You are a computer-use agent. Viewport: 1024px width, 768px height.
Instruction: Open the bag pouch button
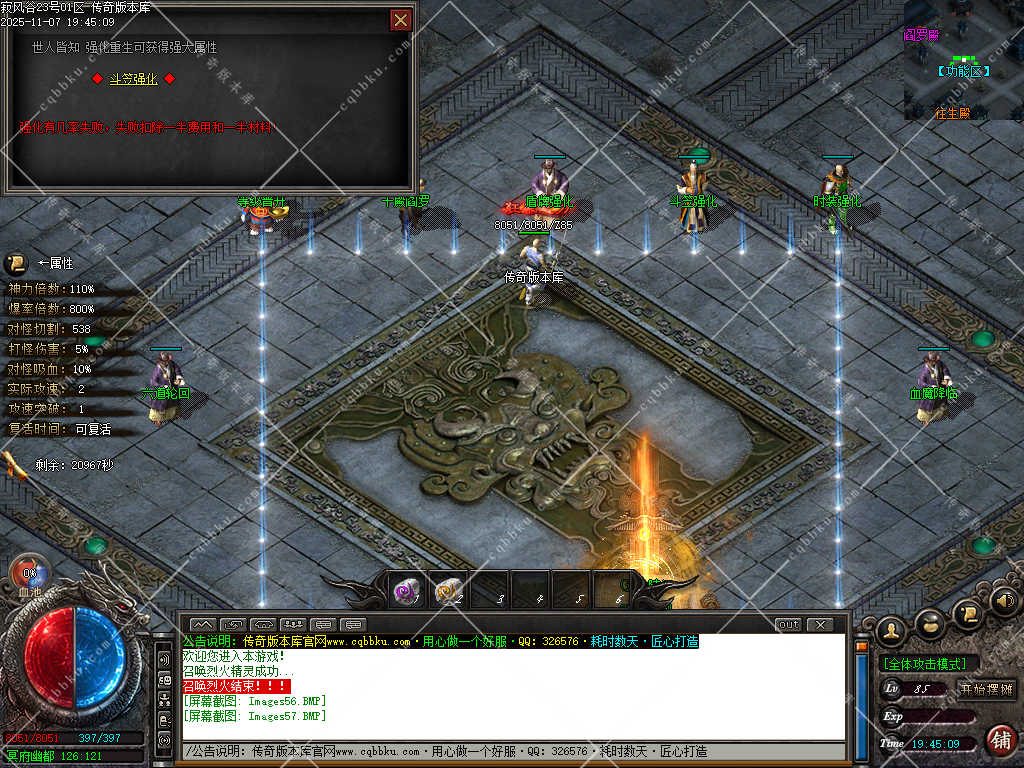930,622
